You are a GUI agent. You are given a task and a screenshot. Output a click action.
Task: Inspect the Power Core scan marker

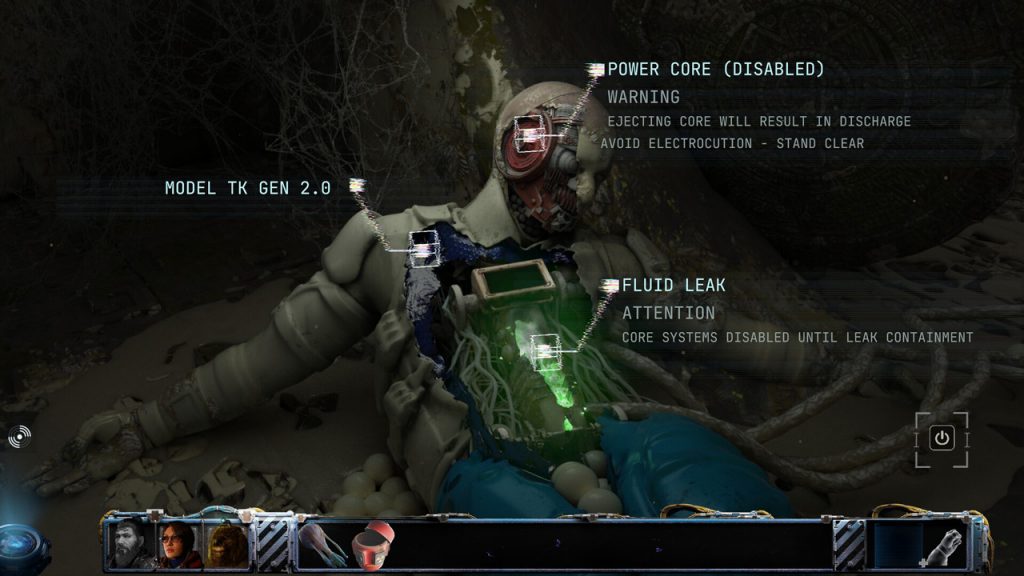pyautogui.click(x=530, y=133)
